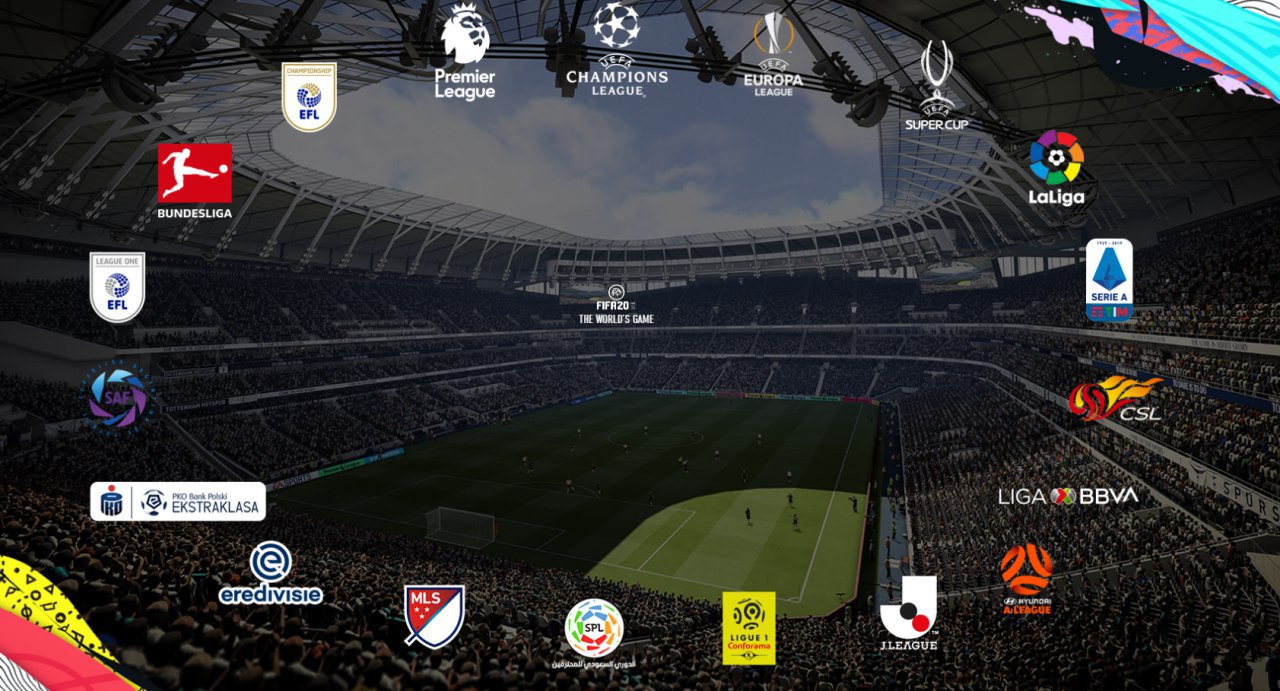
Task: Click the FIFA 20 World's Game logo
Action: point(616,304)
